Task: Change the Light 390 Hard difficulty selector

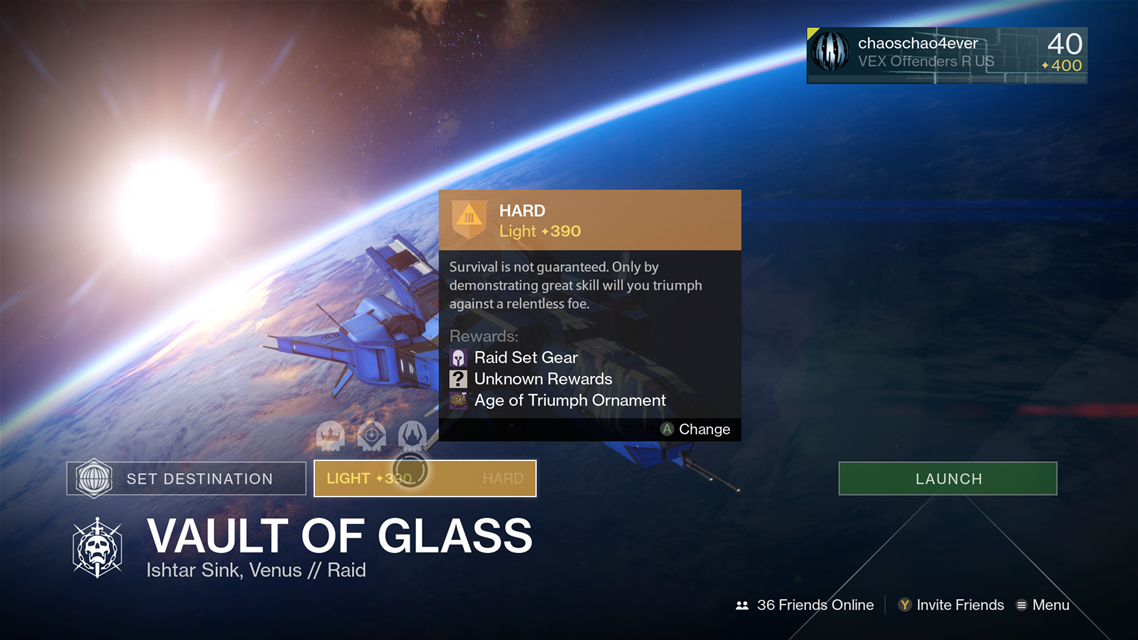Action: (425, 479)
